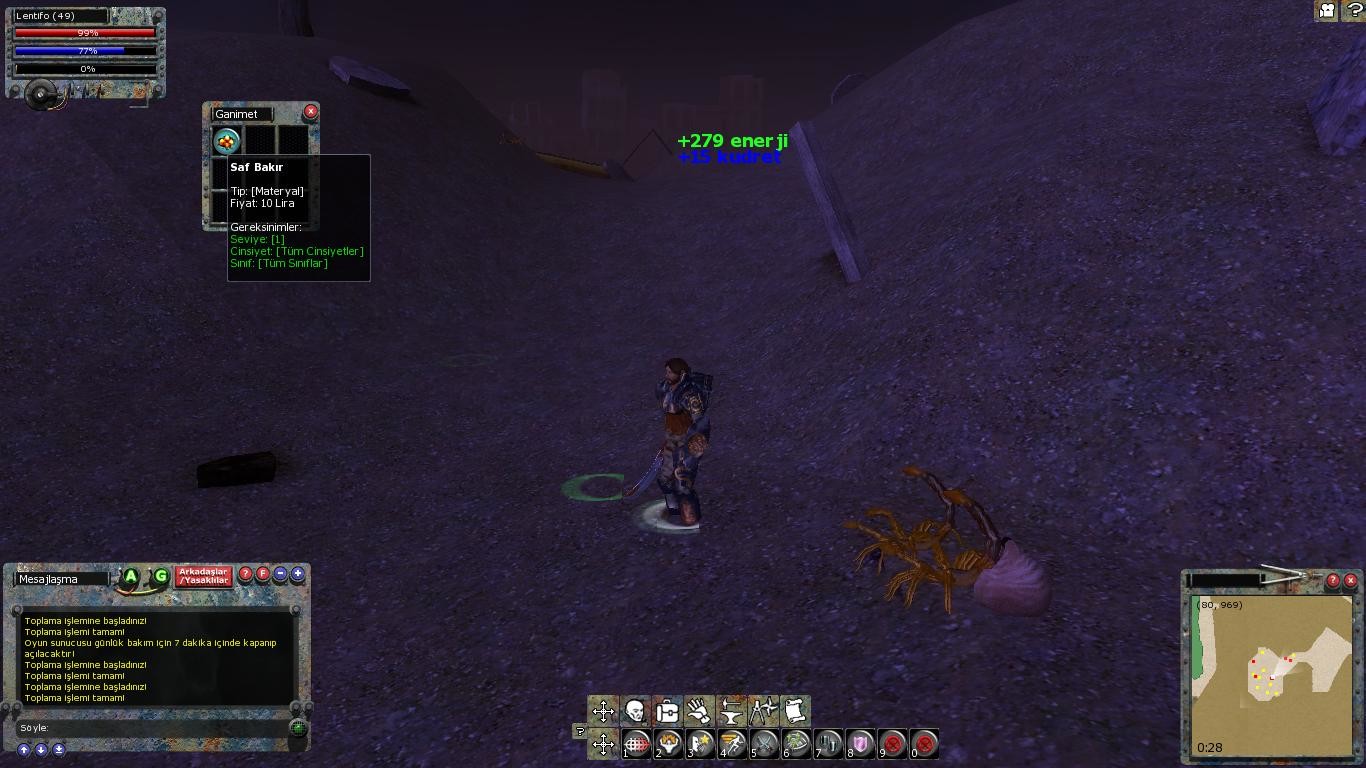Select the glove icon in toolbar
1366x768 pixels.
click(x=699, y=711)
